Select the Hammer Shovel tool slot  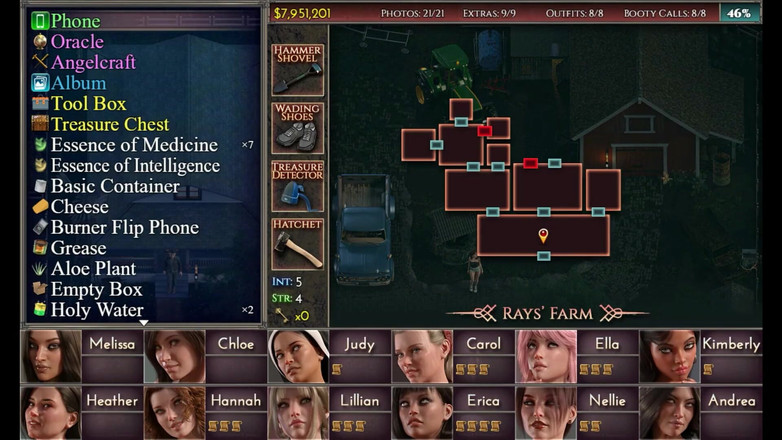point(297,70)
